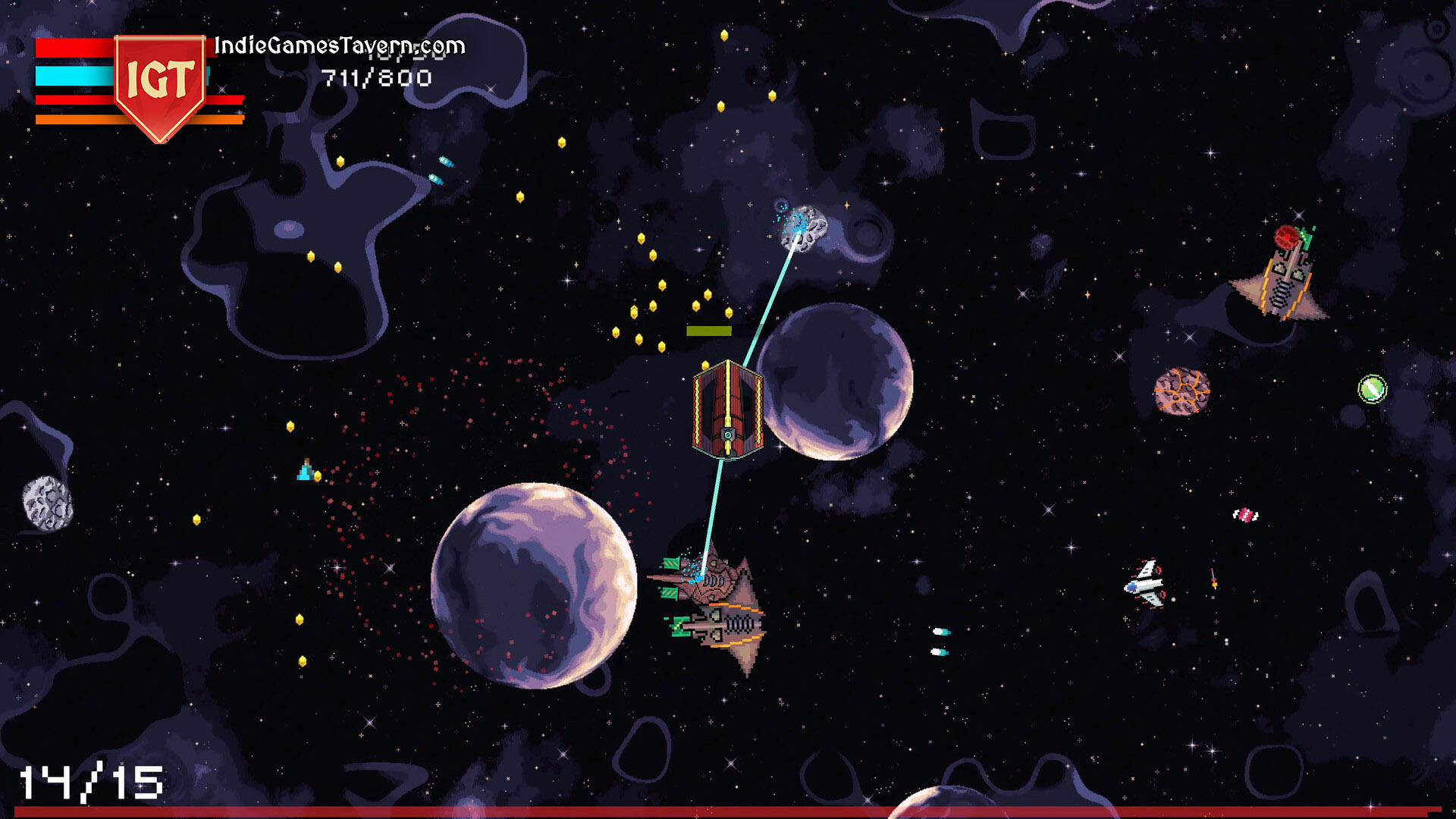Click the cyan health bar in the HUD
Image resolution: width=1456 pixels, height=819 pixels.
[x=72, y=76]
